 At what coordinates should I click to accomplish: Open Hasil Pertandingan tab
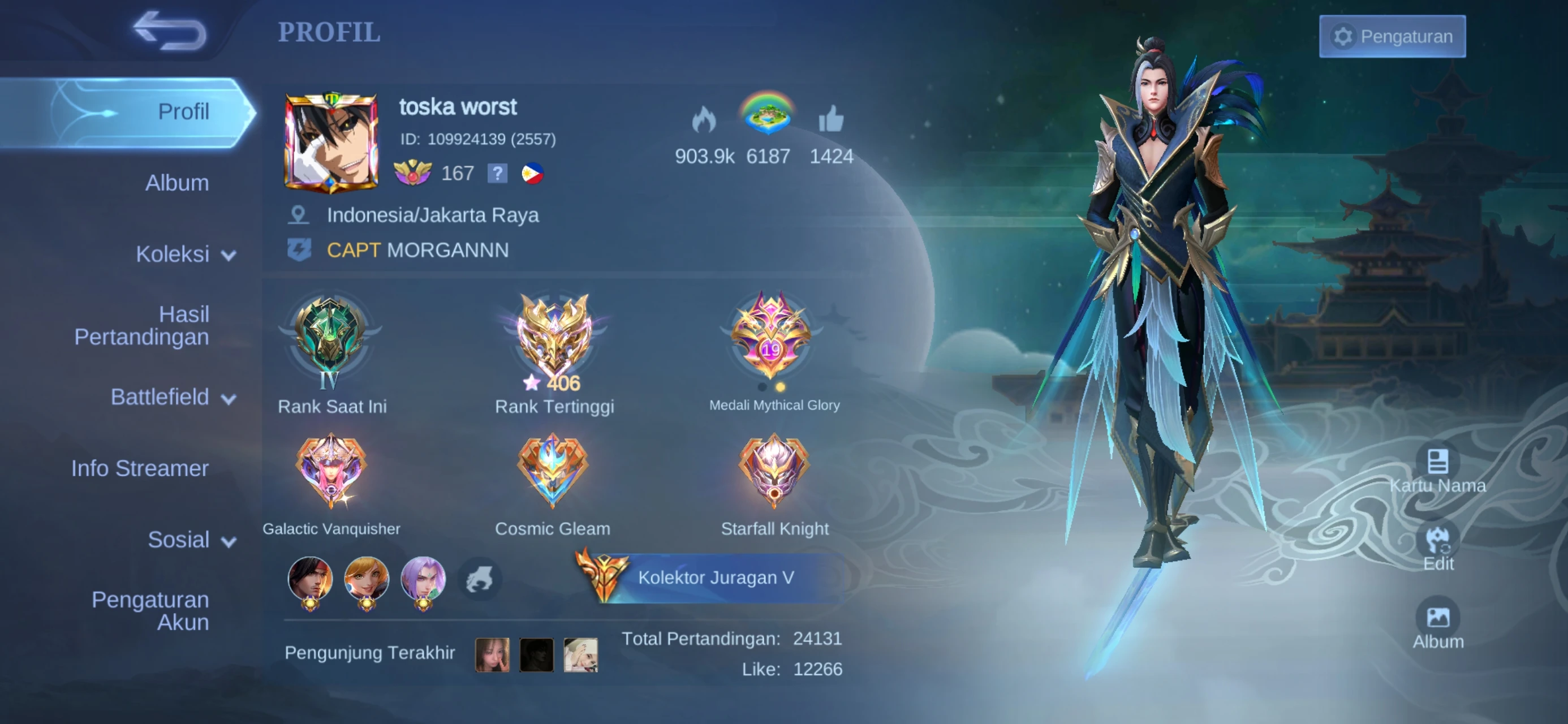[142, 325]
